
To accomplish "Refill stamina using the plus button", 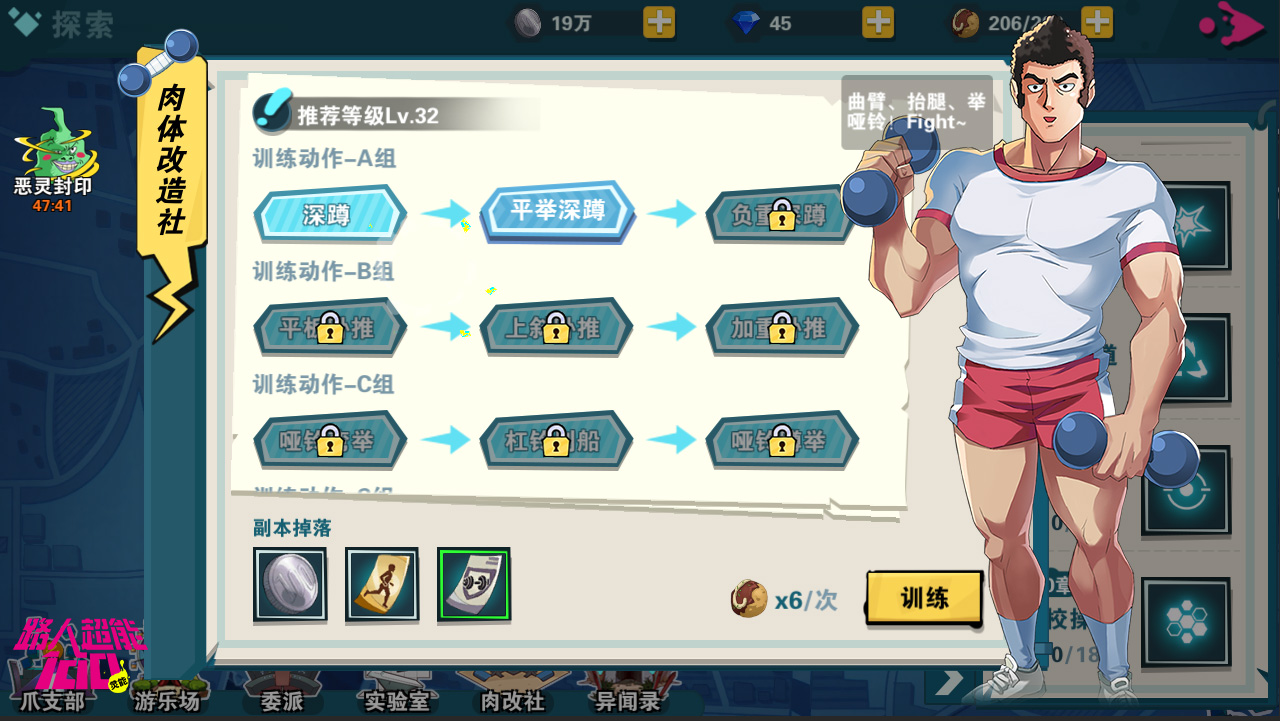I will click(x=1097, y=22).
